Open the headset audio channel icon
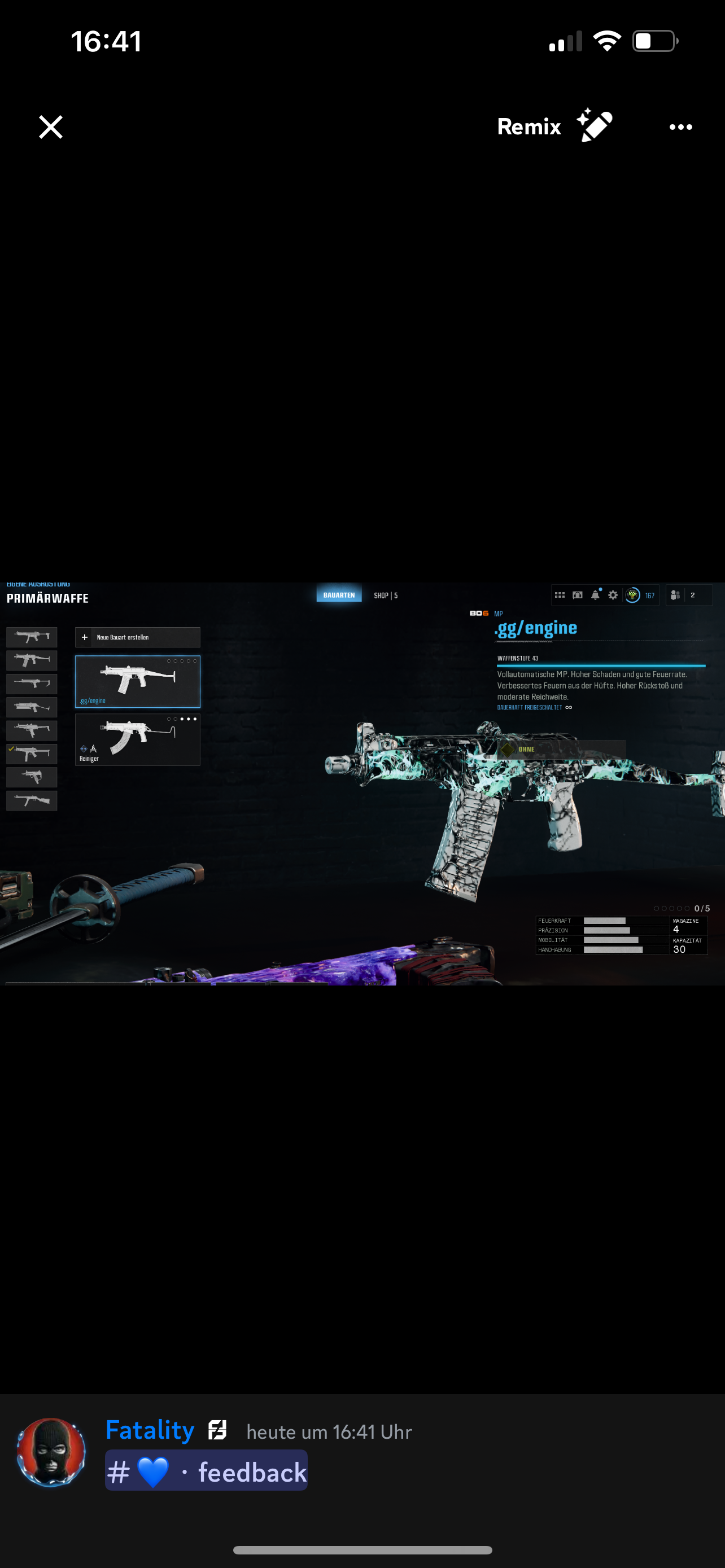The width and height of the screenshot is (725, 1568). pos(577,595)
